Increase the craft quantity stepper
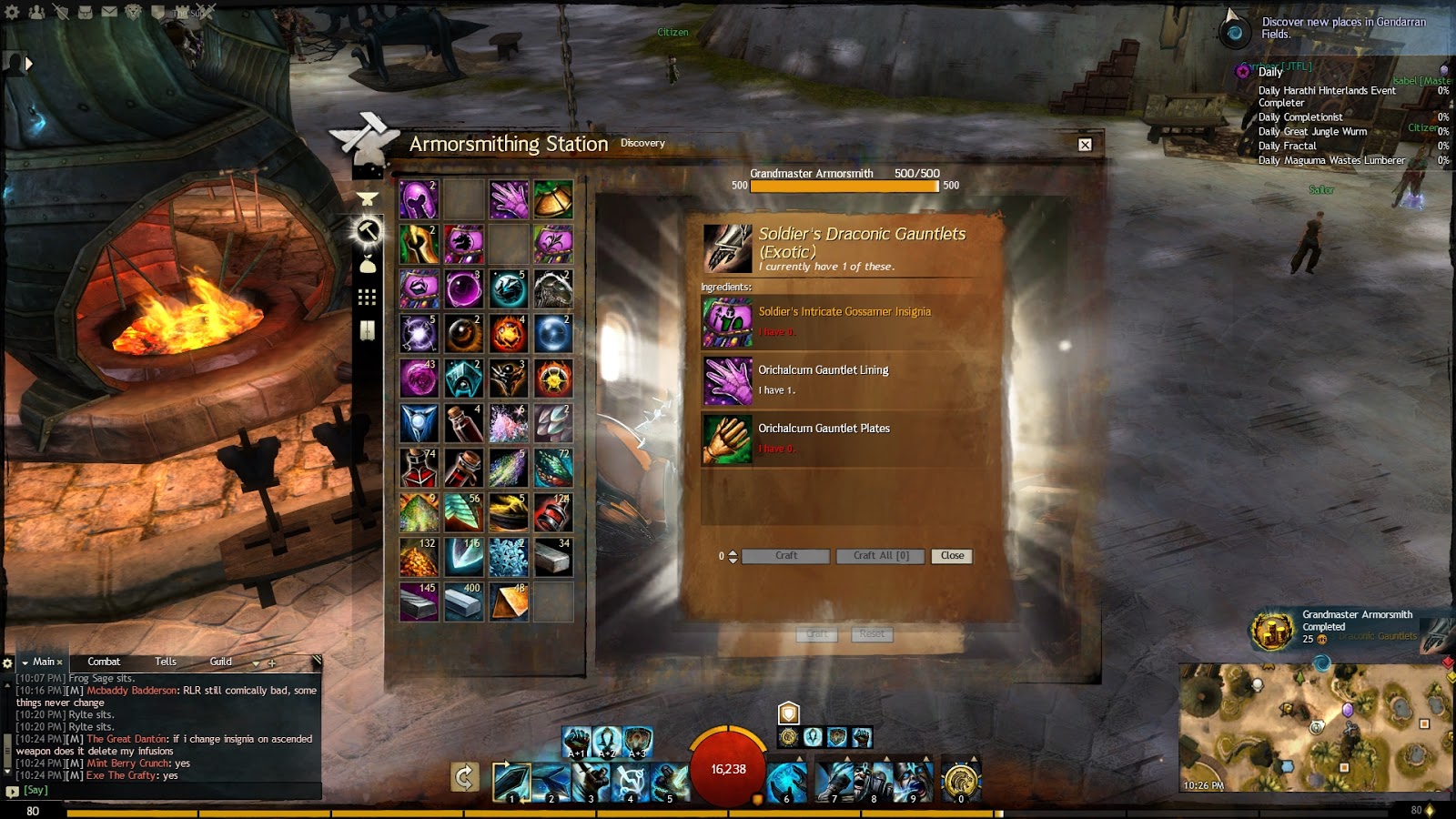The image size is (1456, 819). click(x=733, y=552)
